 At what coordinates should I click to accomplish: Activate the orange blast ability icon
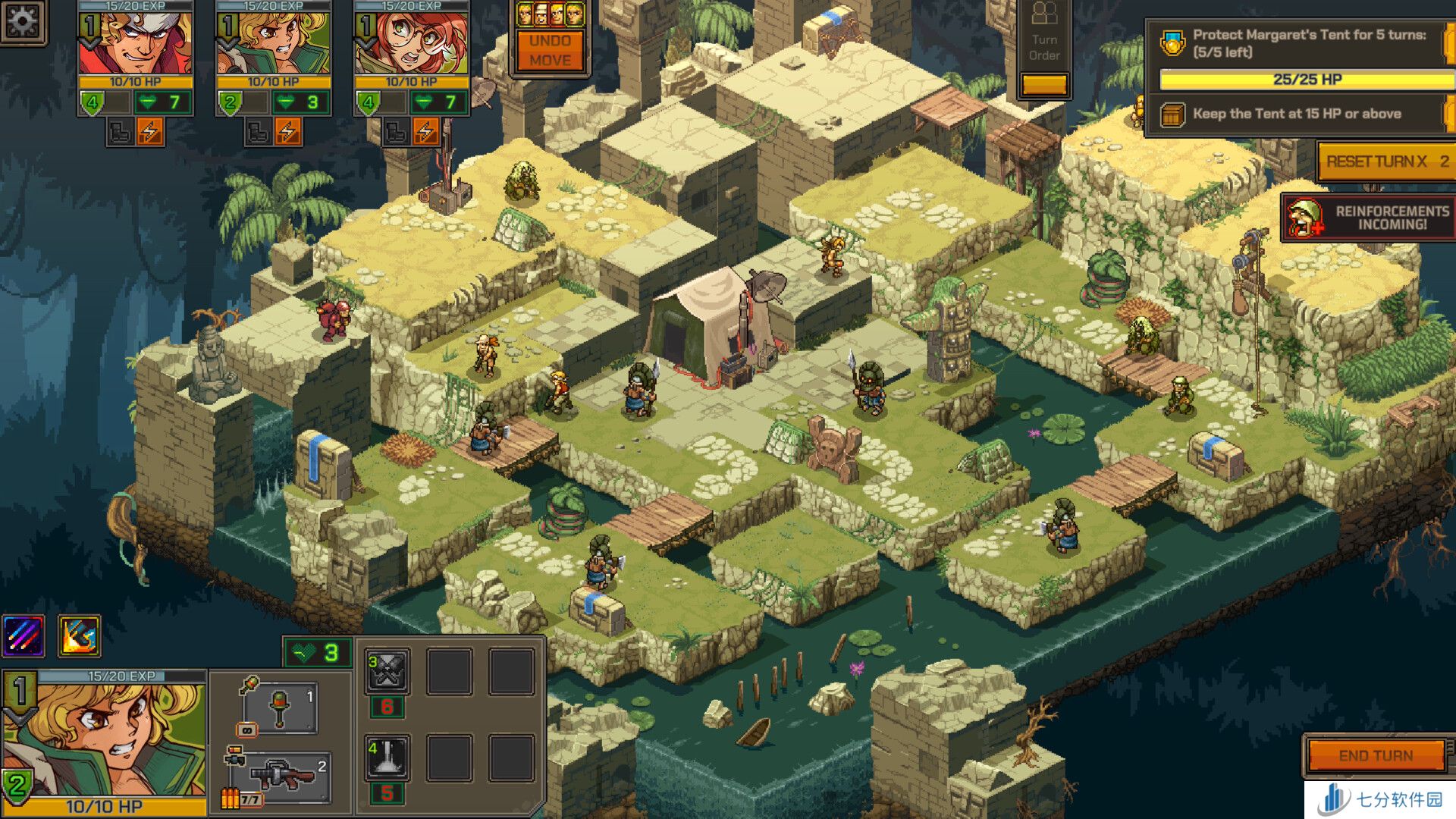click(79, 635)
